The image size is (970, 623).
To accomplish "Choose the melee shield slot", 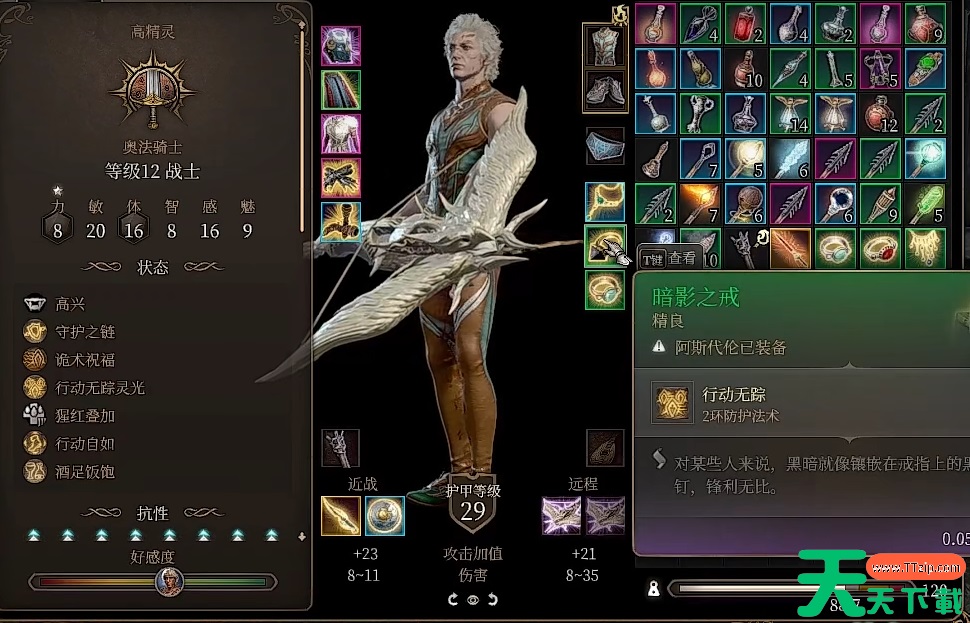I will pyautogui.click(x=385, y=516).
